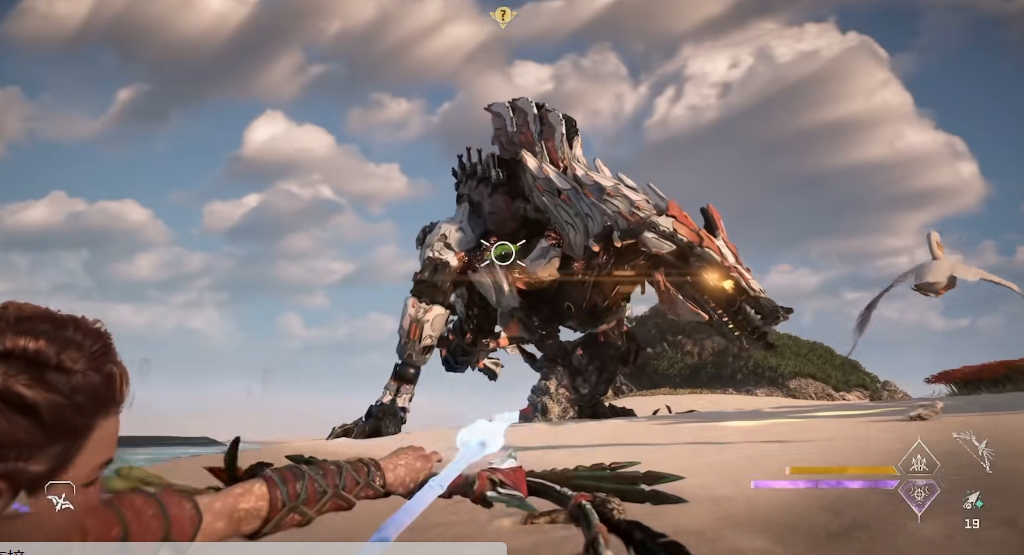Select the arrow ammo type icon
Screen dimensions: 1024x555
971,500
